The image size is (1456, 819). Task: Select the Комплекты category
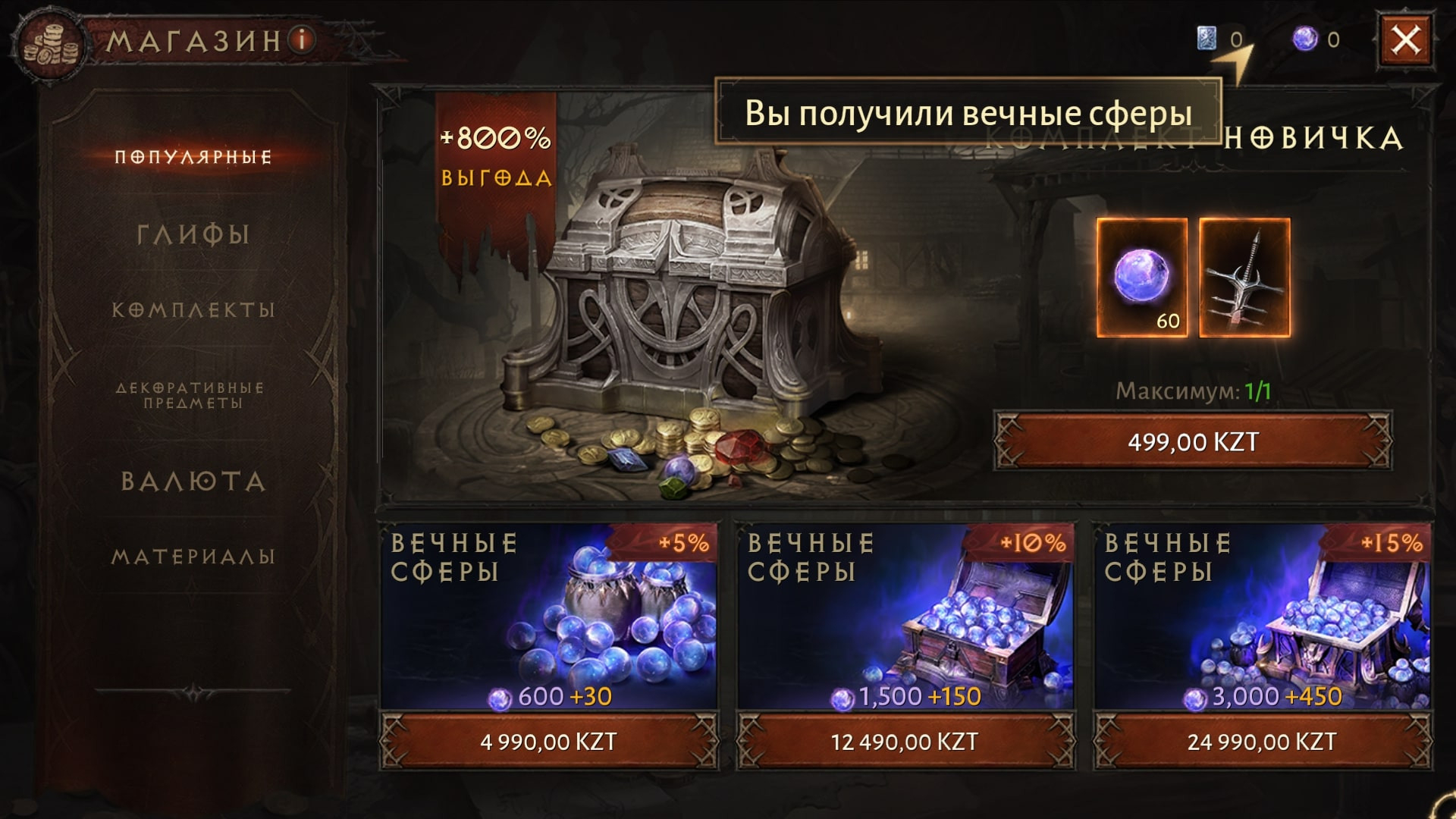click(193, 310)
